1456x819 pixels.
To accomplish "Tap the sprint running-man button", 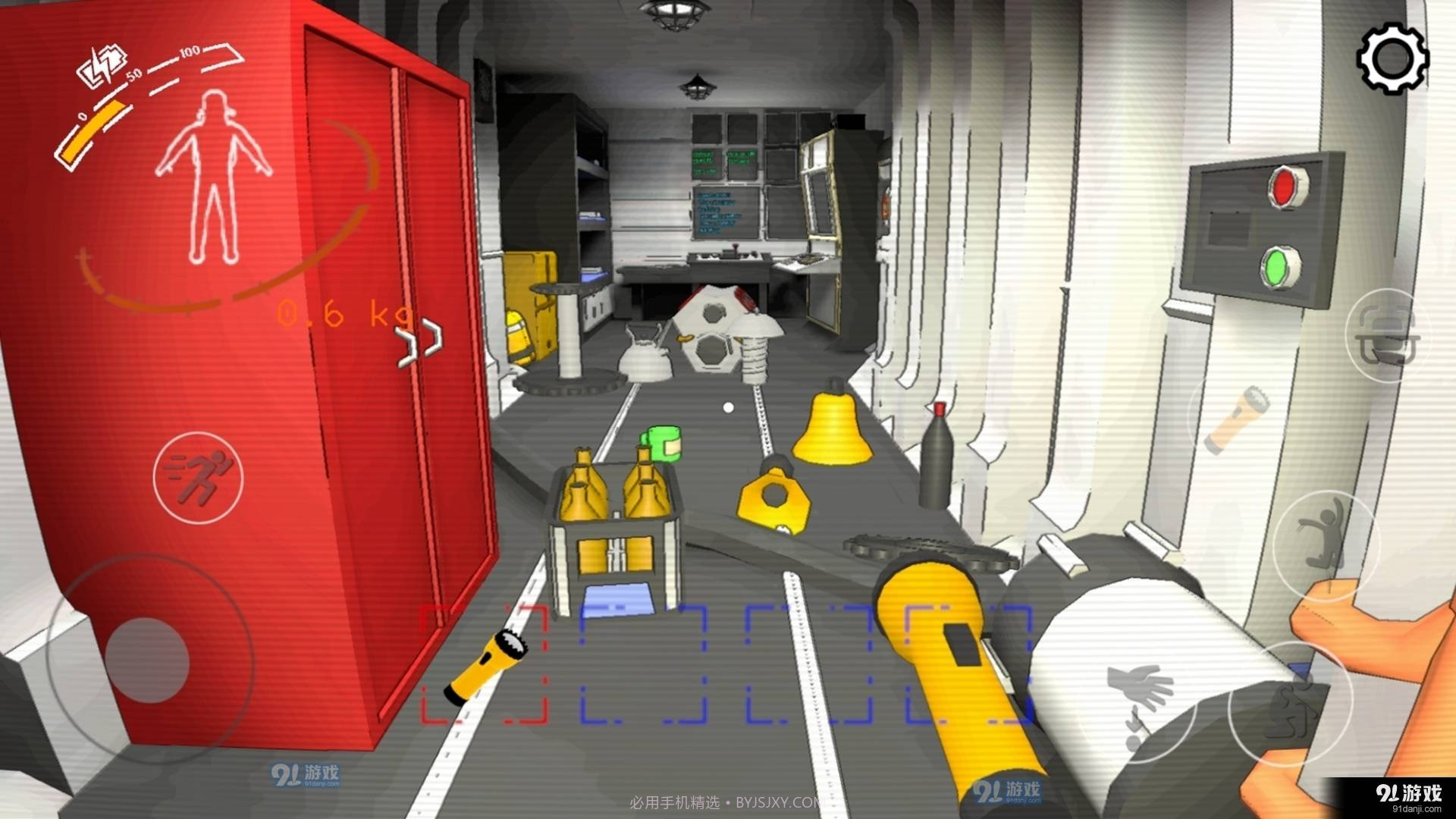I will point(199,477).
